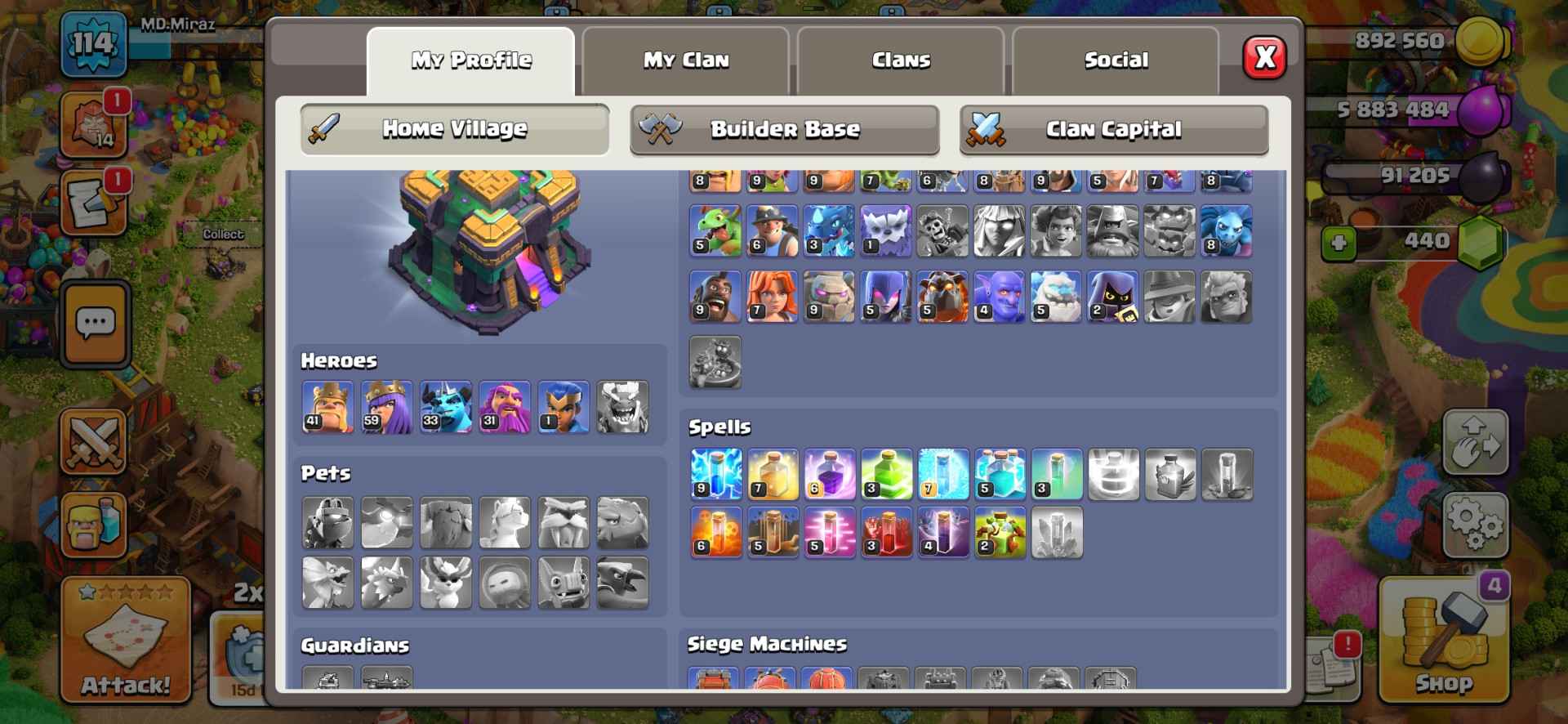This screenshot has width=1568, height=724.
Task: Click the Golem troop icon
Action: coord(831,297)
